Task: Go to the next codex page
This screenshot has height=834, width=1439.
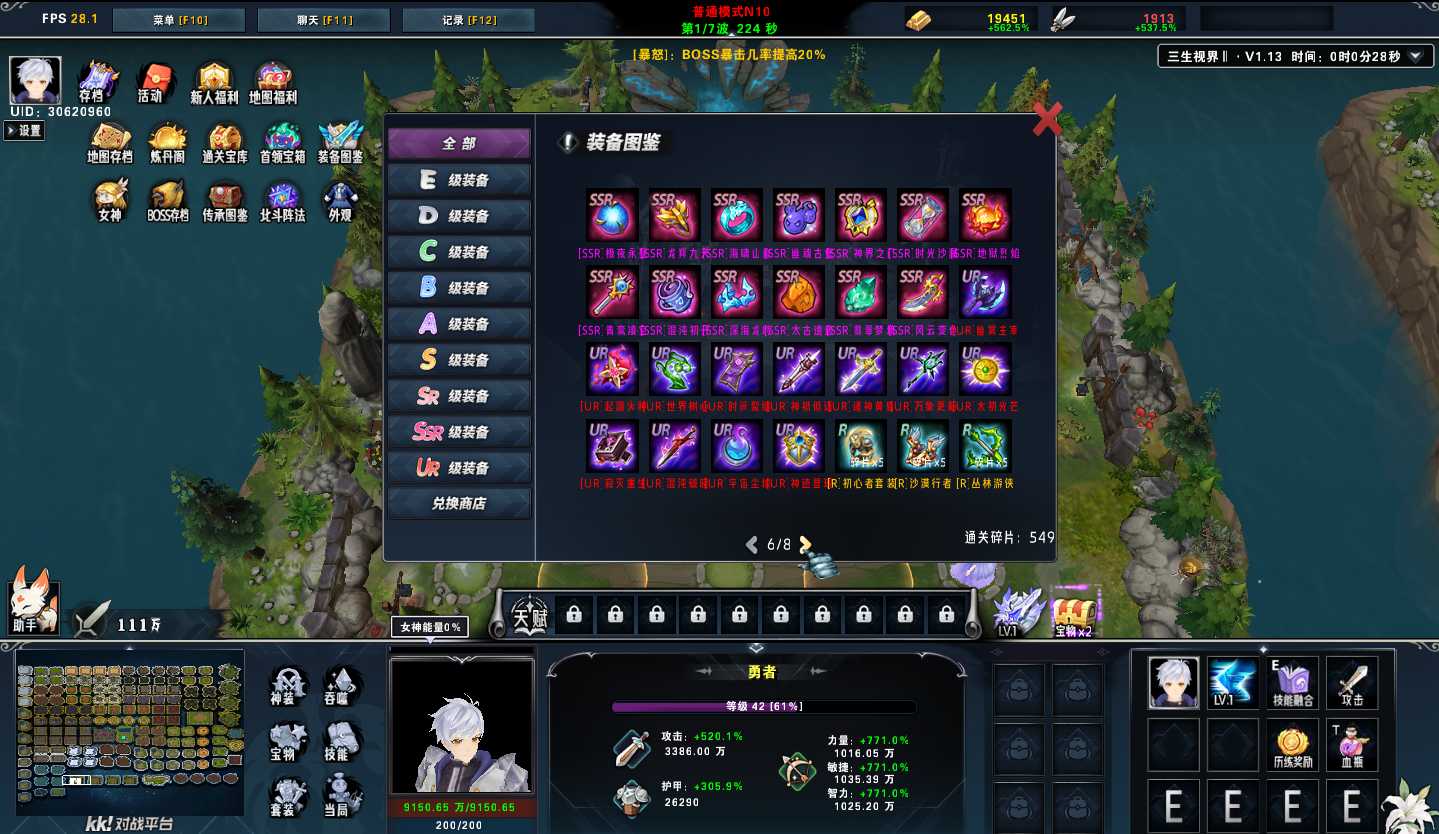Action: [805, 545]
